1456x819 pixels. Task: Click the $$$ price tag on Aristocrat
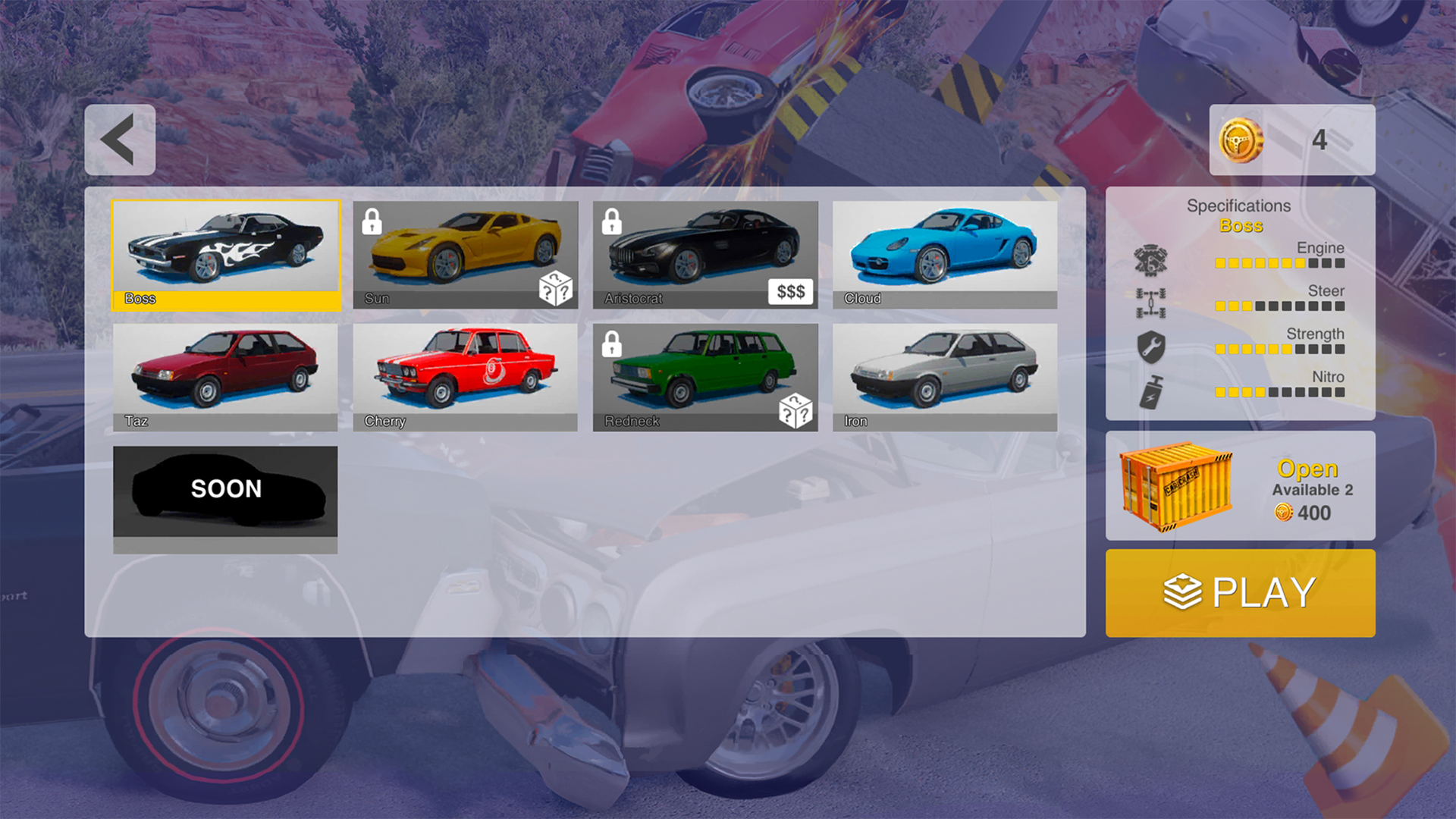(789, 291)
